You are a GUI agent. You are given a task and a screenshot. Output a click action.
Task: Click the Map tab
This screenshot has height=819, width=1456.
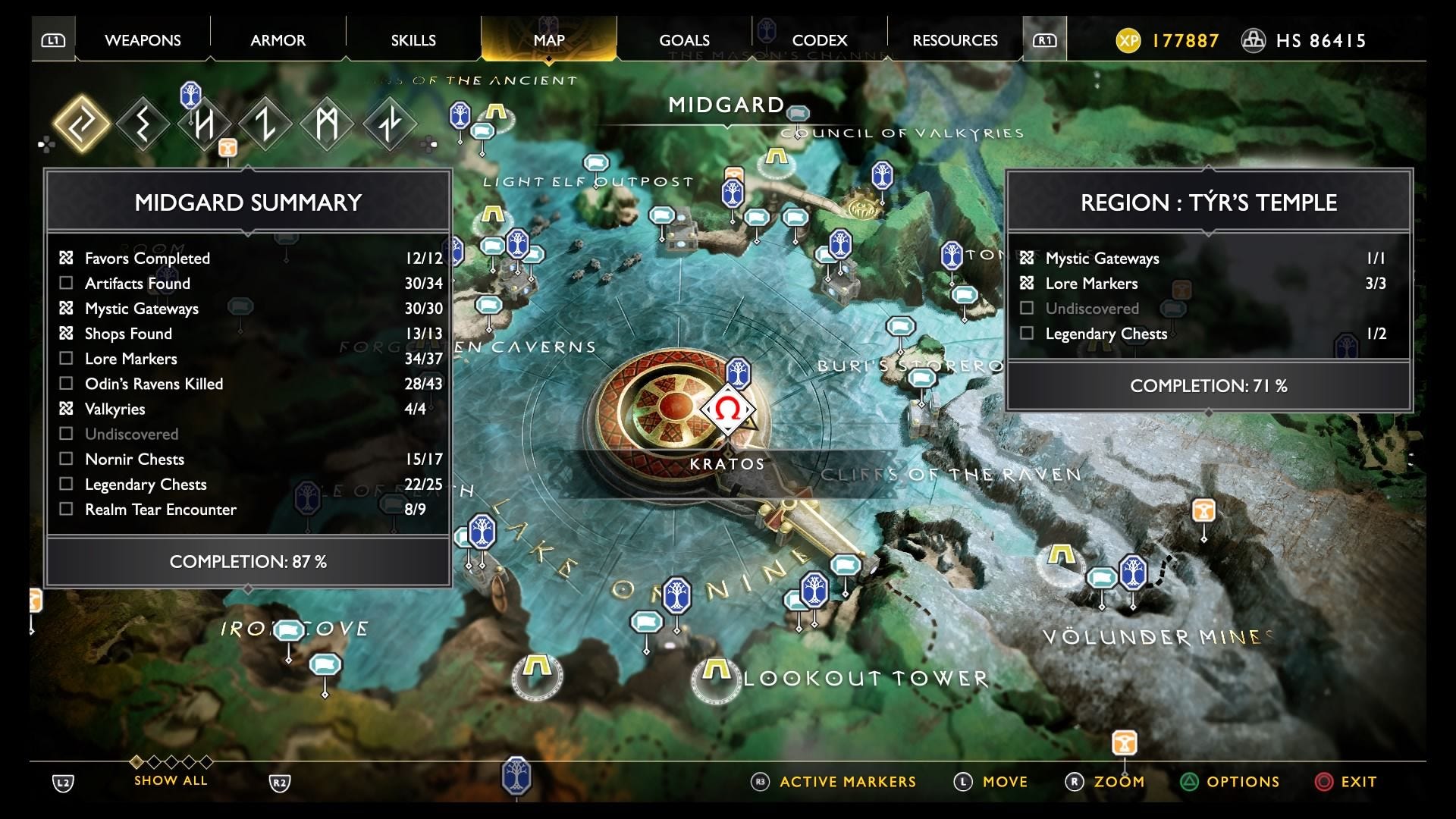pyautogui.click(x=549, y=40)
